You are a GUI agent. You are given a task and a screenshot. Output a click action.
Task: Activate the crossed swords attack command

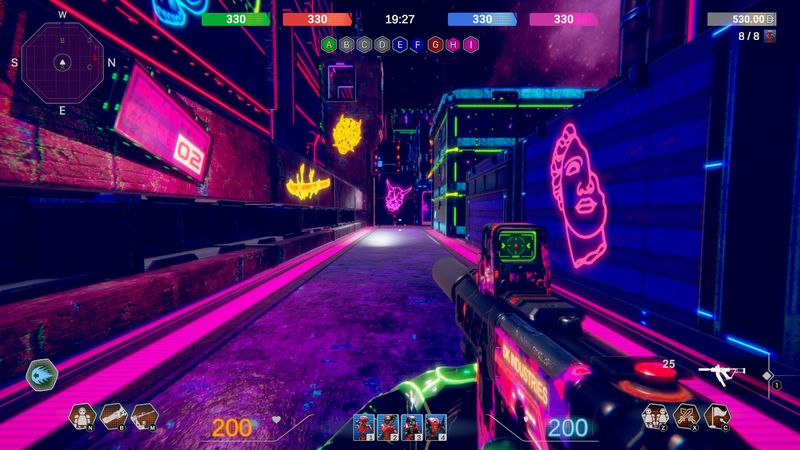tap(687, 416)
